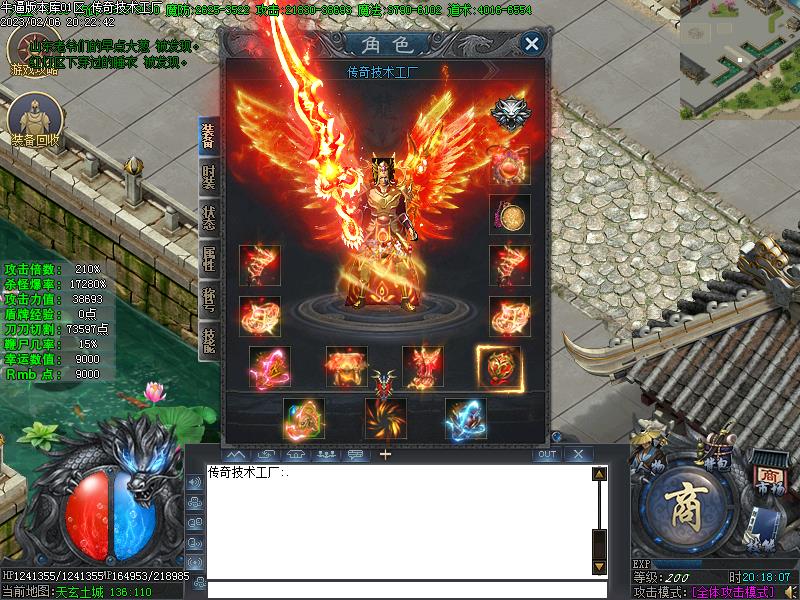The width and height of the screenshot is (800, 600).
Task: Click the OUT button above chat
Action: (x=546, y=454)
